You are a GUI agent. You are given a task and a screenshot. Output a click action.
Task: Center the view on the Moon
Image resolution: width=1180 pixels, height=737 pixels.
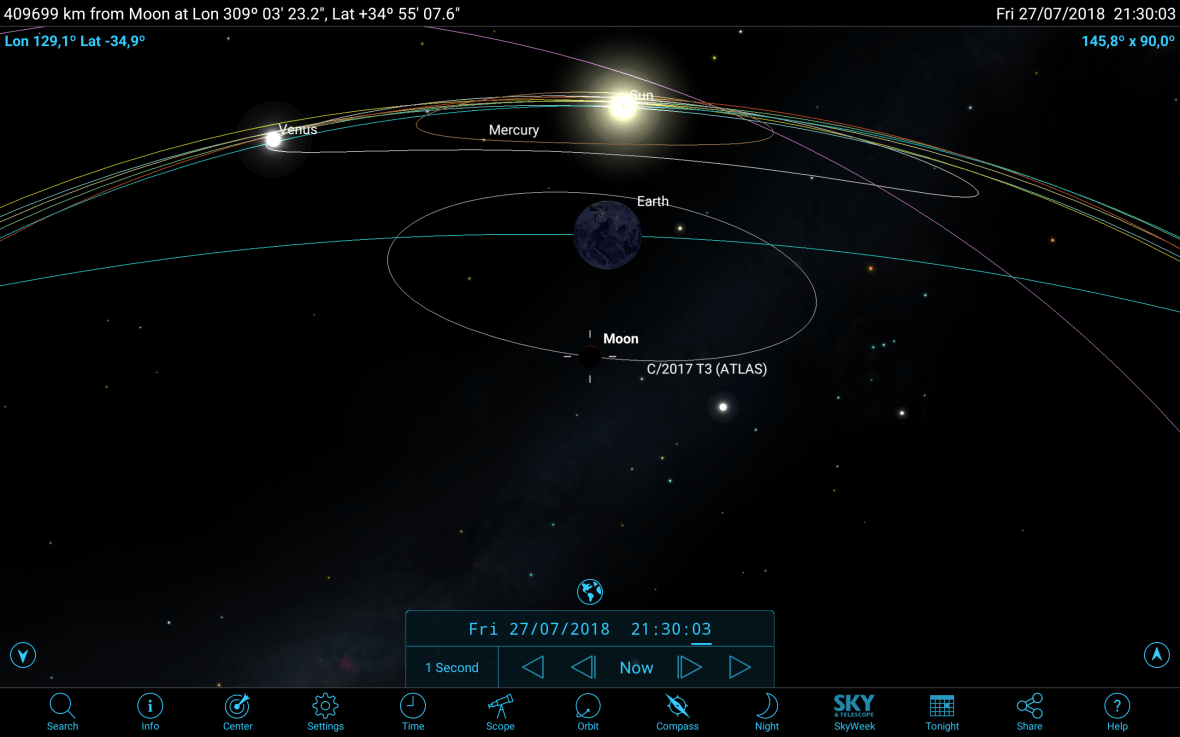click(x=238, y=711)
